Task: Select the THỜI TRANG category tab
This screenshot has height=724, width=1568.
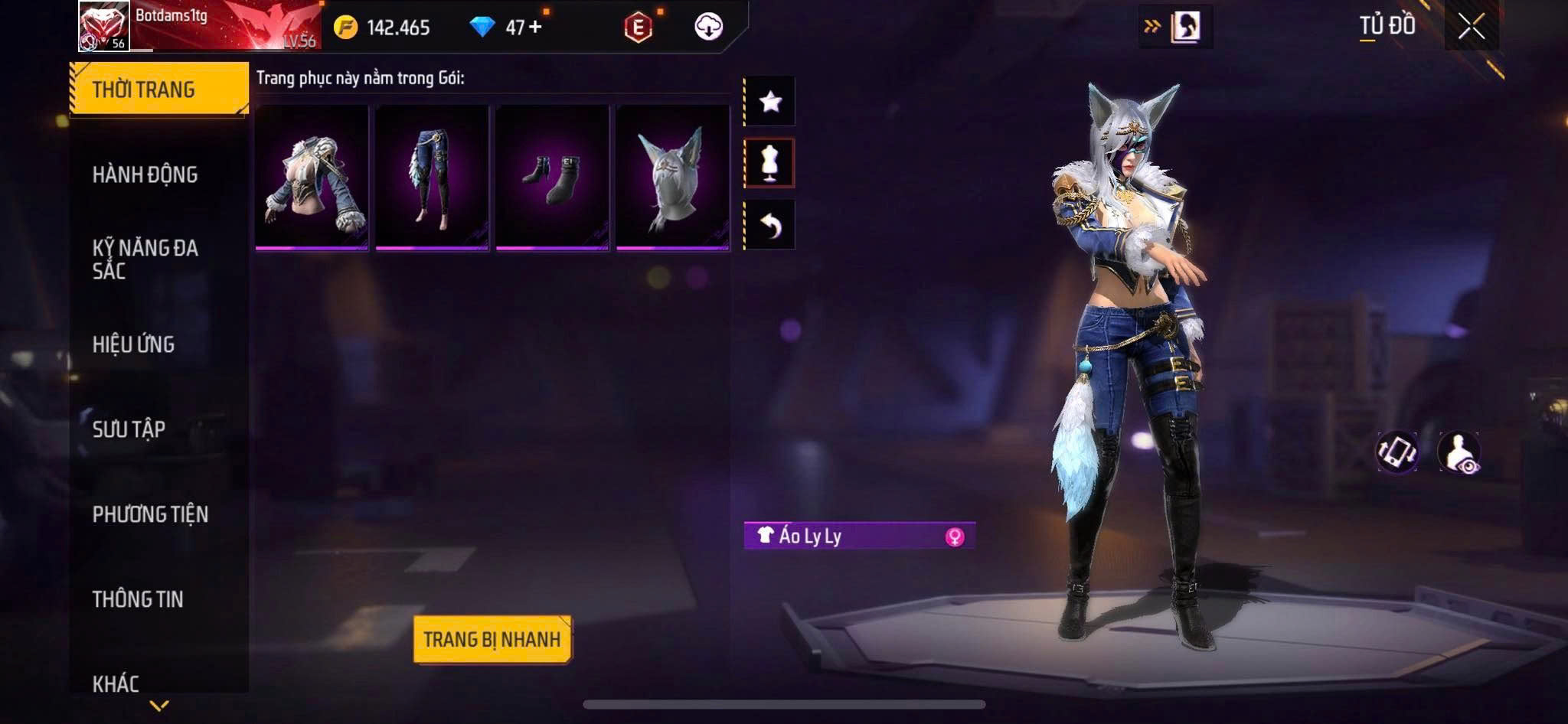Action: coord(158,90)
